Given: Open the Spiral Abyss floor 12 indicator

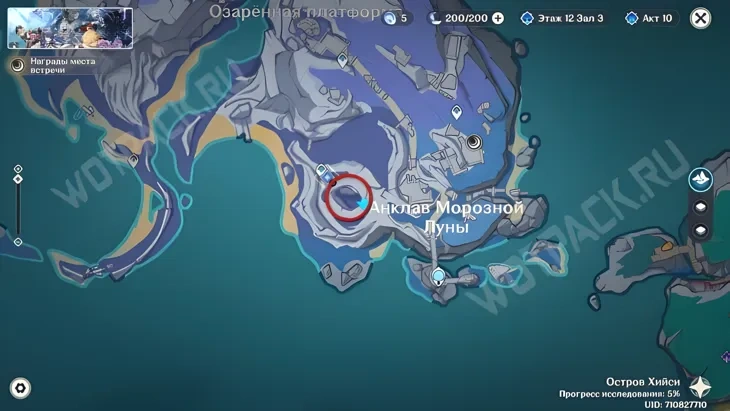Looking at the screenshot, I should pyautogui.click(x=562, y=18).
